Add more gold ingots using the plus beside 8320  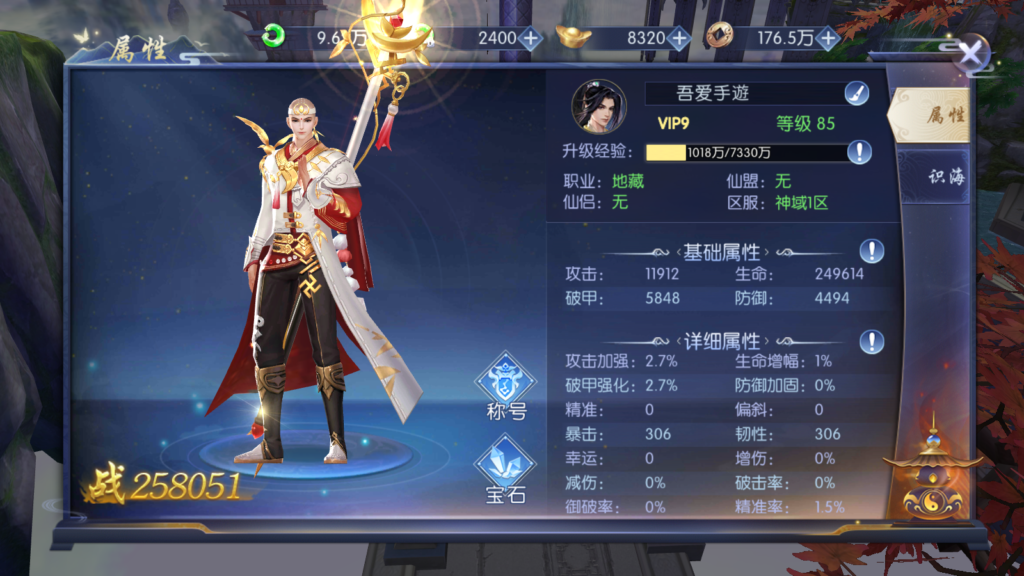(x=679, y=38)
